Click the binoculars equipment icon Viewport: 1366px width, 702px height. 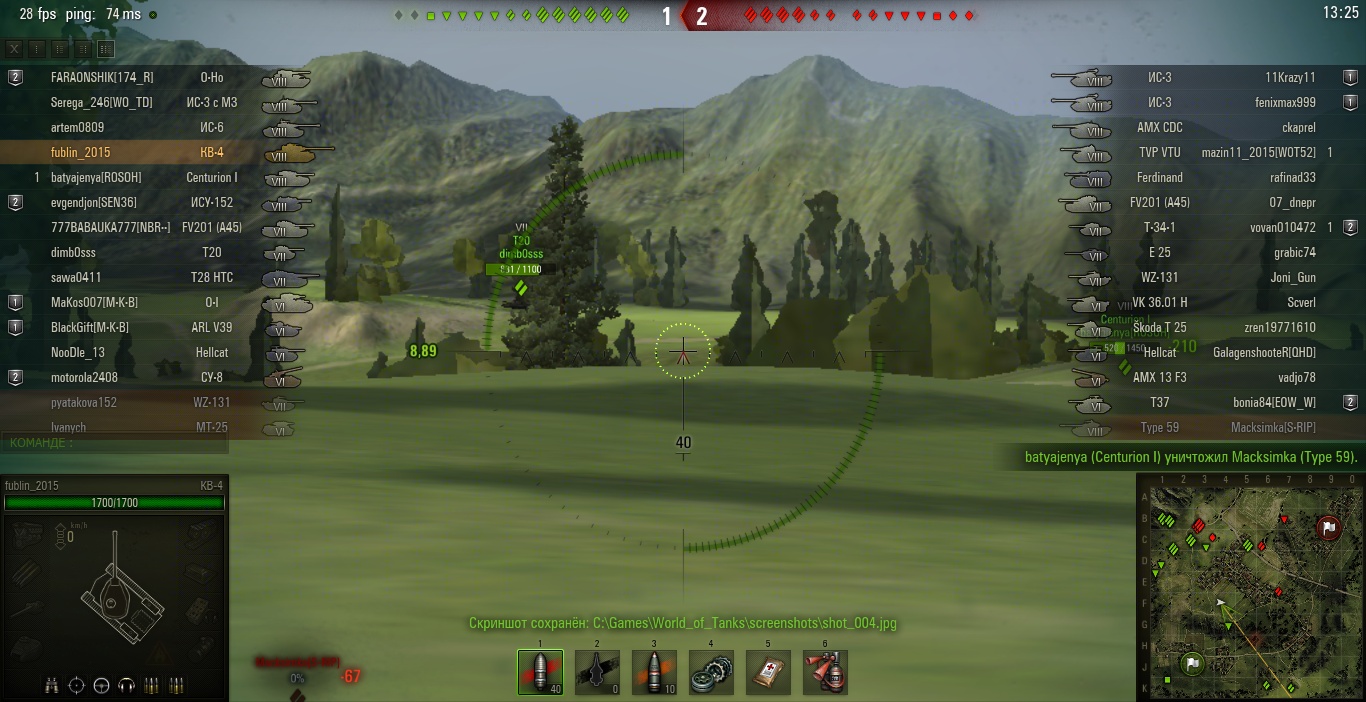point(51,686)
